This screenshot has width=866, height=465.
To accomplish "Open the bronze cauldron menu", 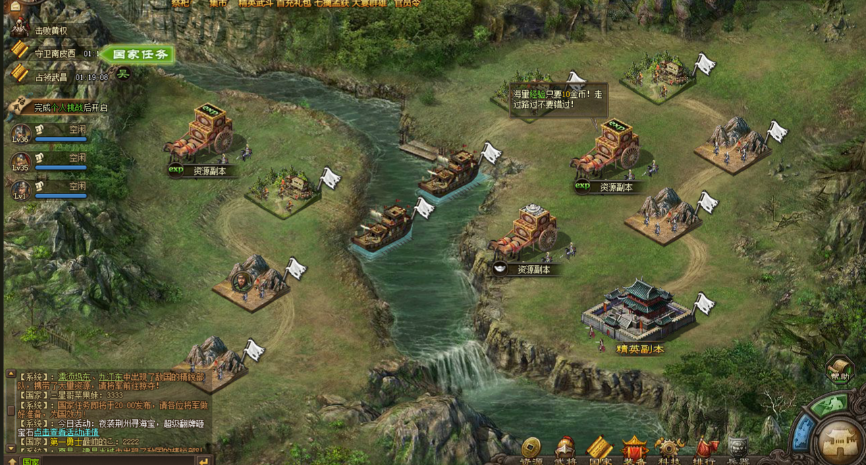I will coord(738,447).
